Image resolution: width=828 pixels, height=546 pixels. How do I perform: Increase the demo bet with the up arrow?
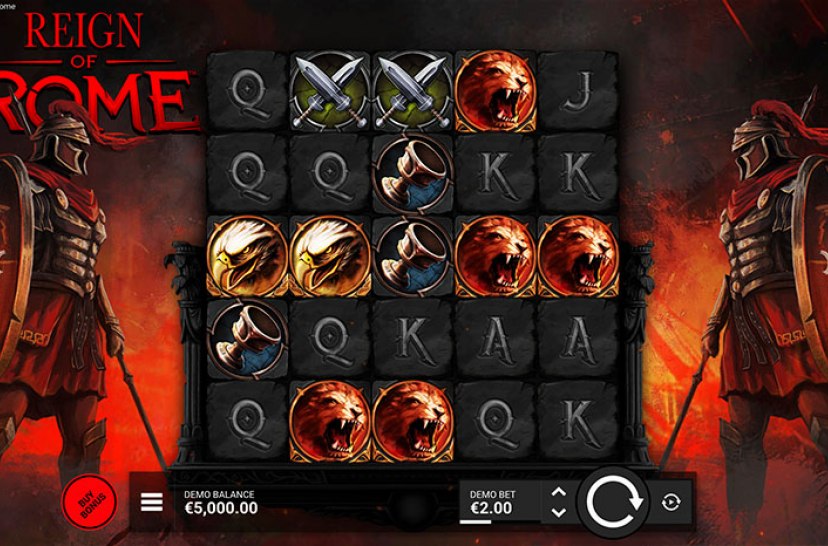click(x=559, y=492)
